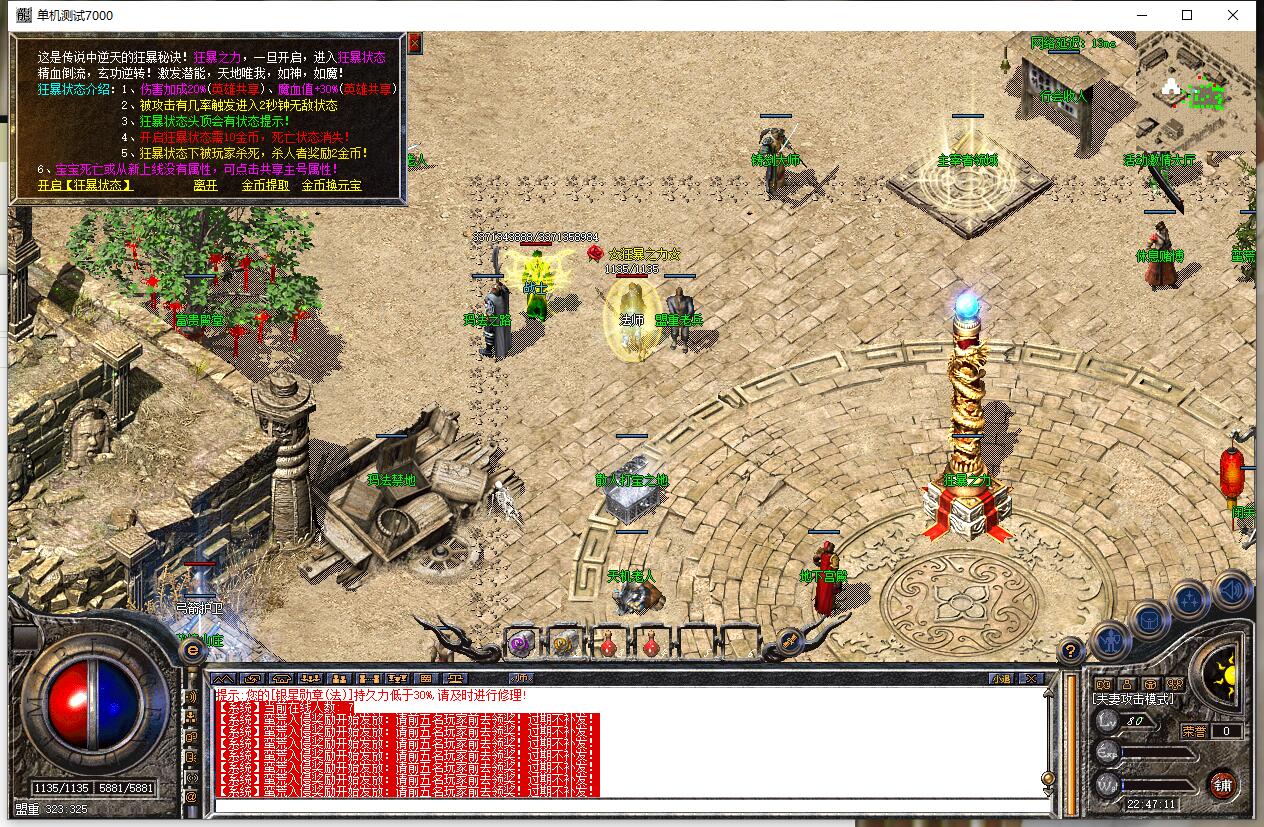
Task: Toggle the sound speaker button
Action: pos(1232,590)
